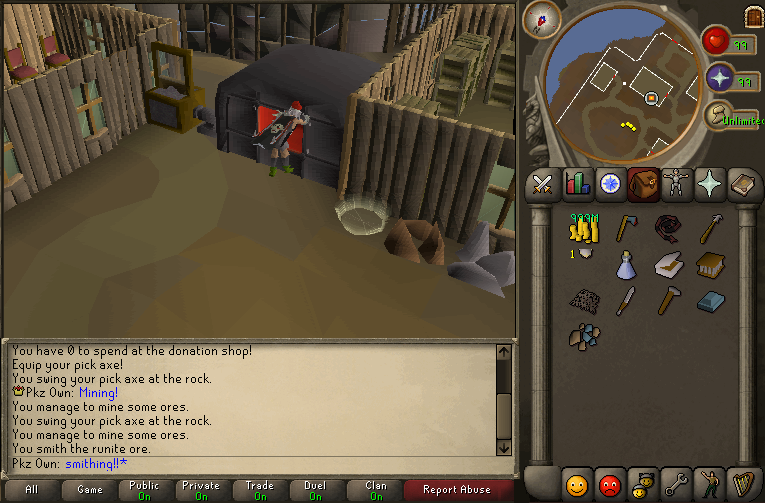Click the logout door icon
Screen dimensions: 765x503
[752, 17]
